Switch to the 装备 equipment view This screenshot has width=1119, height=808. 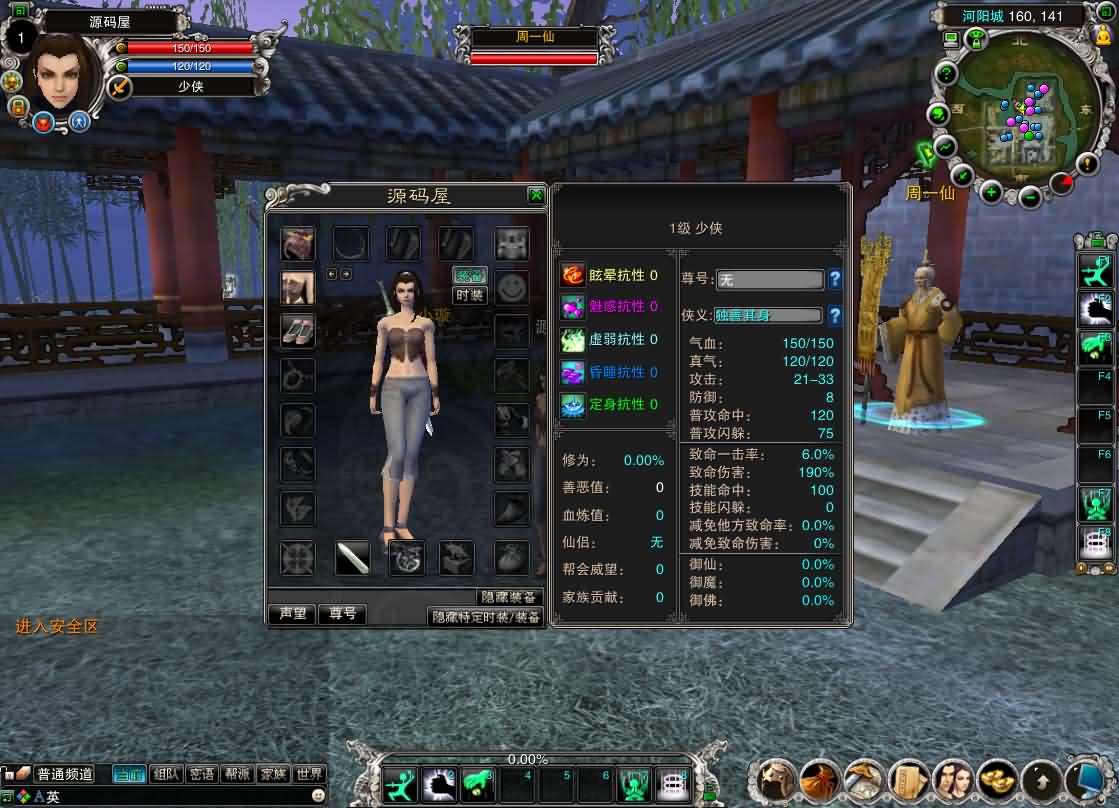[x=469, y=275]
